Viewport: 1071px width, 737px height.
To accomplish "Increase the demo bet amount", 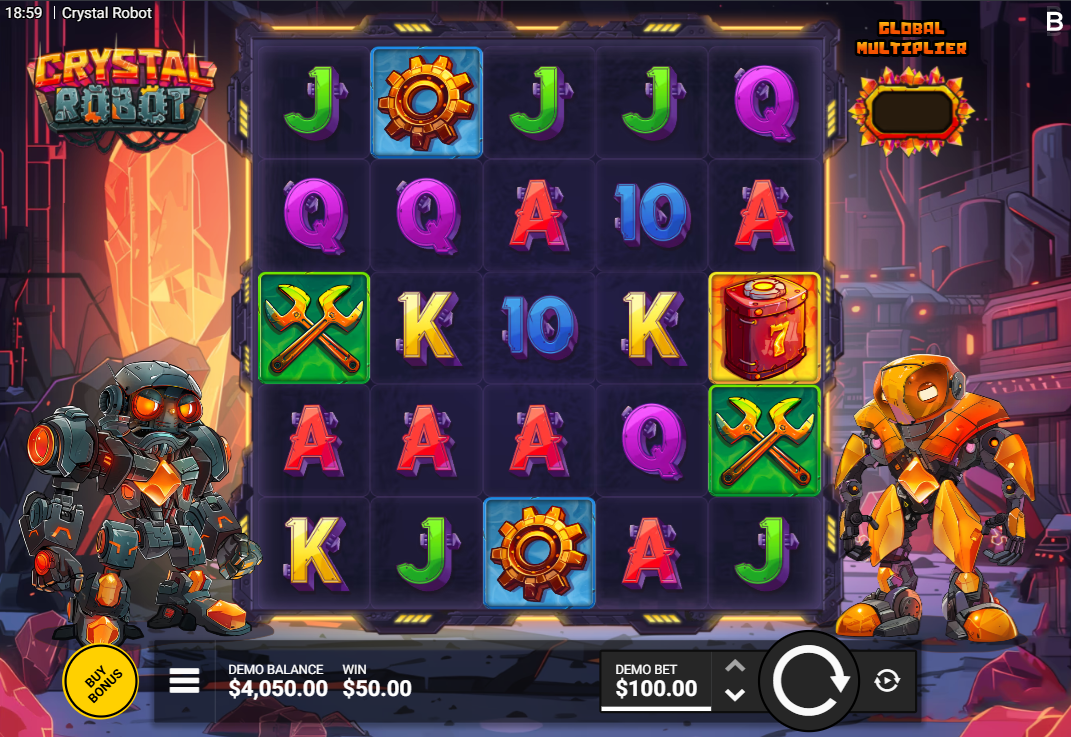I will point(735,666).
